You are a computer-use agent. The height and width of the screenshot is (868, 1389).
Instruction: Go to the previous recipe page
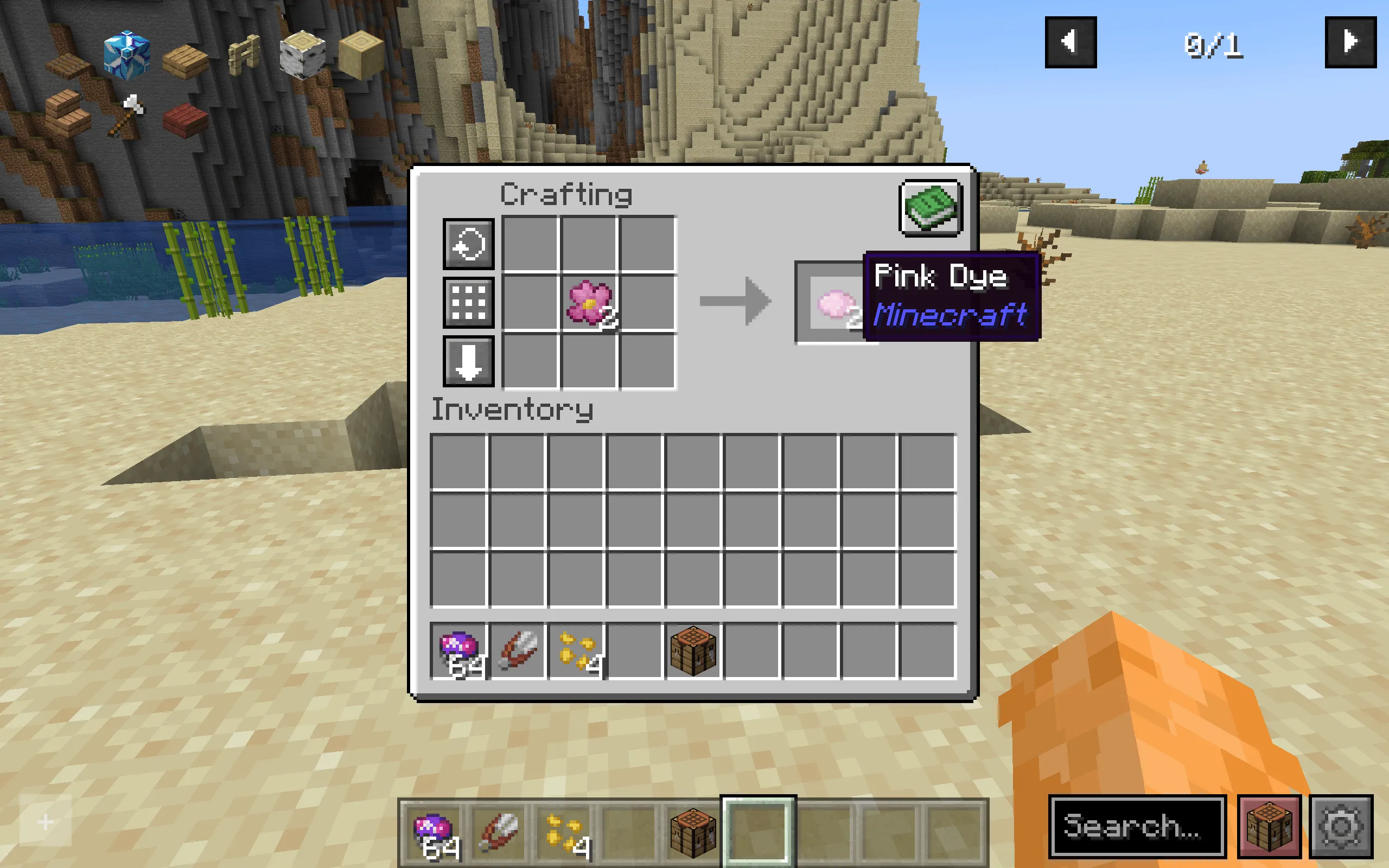click(1071, 41)
